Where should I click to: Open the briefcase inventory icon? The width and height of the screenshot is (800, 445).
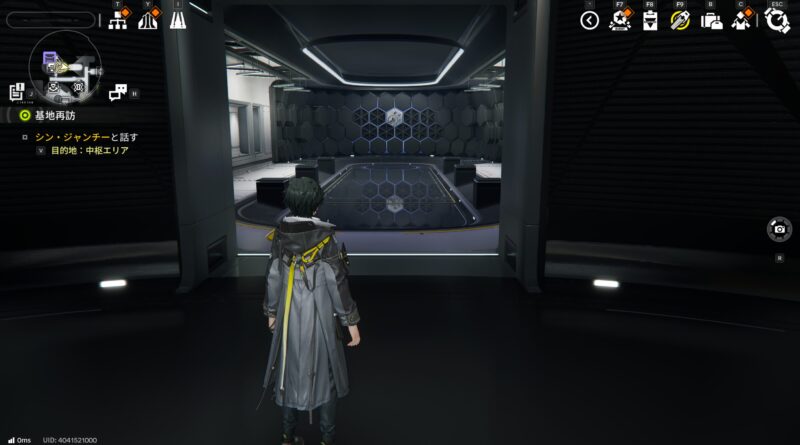711,21
